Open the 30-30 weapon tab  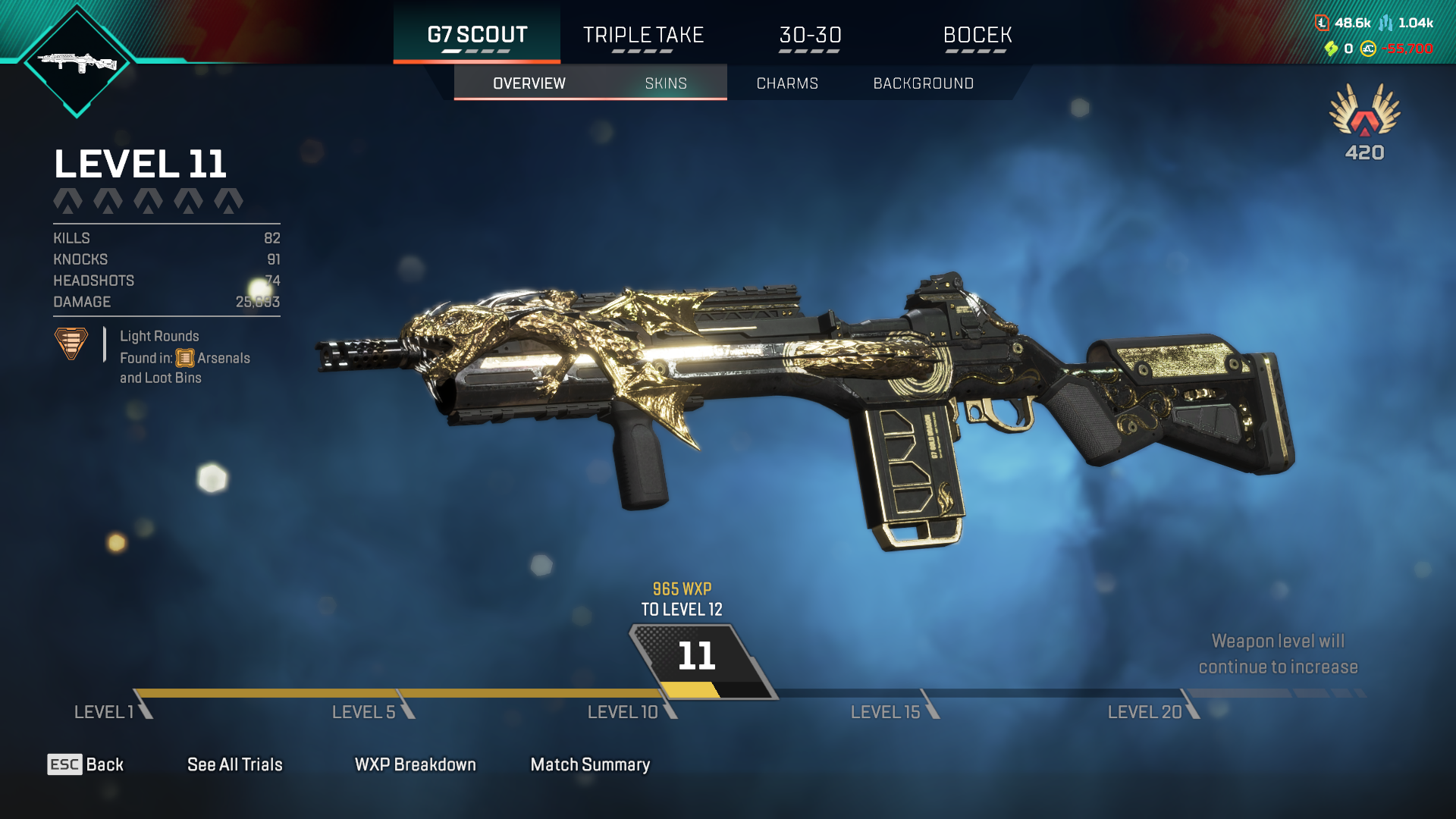pyautogui.click(x=810, y=35)
